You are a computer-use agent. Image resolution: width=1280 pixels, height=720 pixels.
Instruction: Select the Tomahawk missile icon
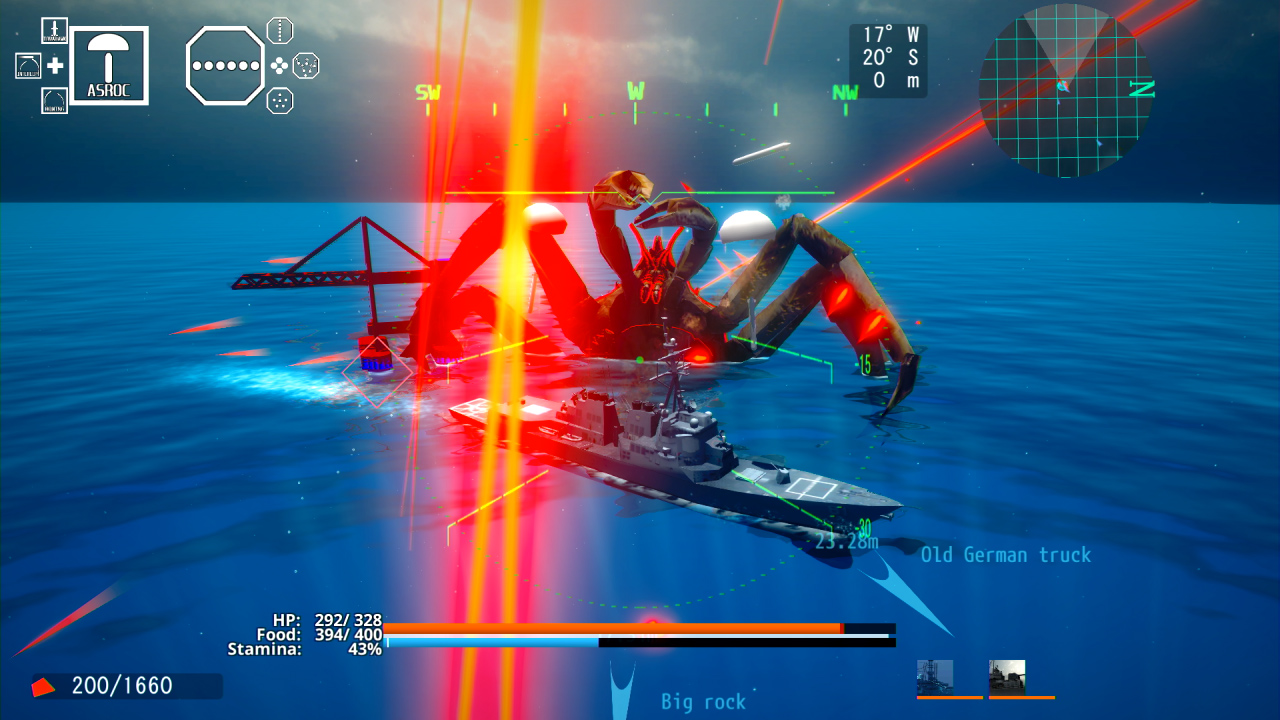click(54, 30)
